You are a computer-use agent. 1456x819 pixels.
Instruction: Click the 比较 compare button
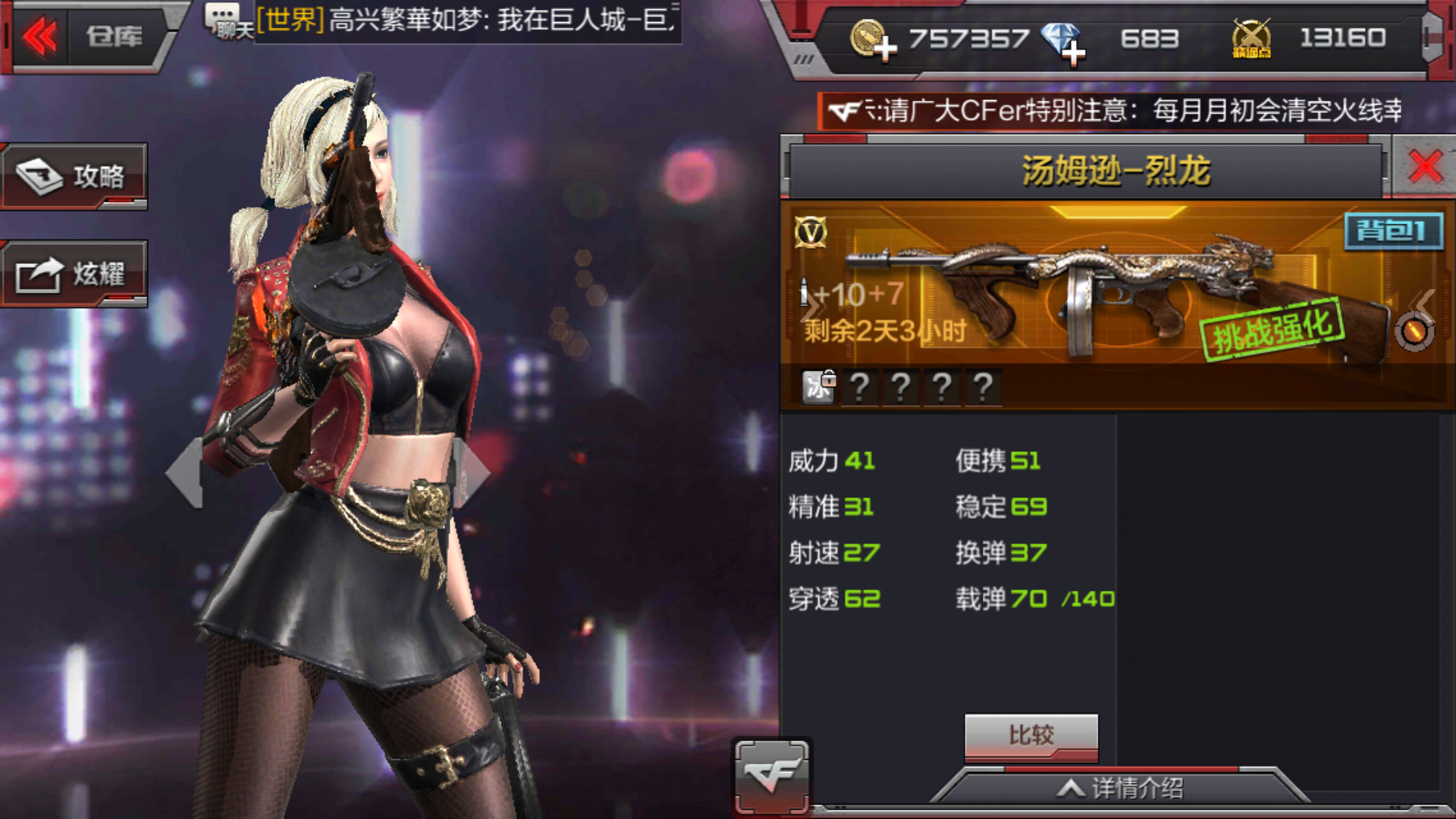coord(1031,736)
